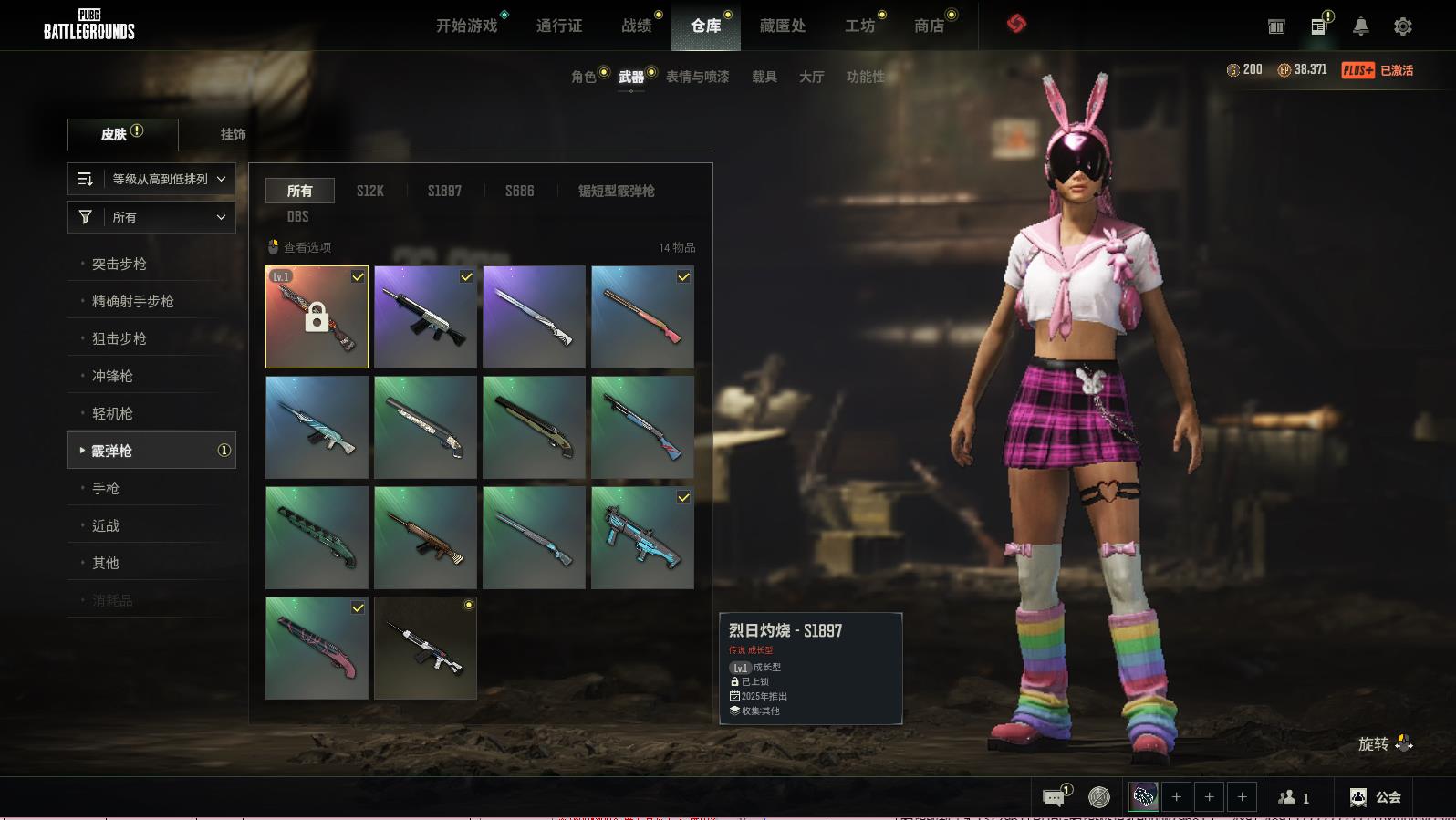The image size is (1456, 820).
Task: Choose the 手枪 pistol category
Action: click(x=106, y=488)
